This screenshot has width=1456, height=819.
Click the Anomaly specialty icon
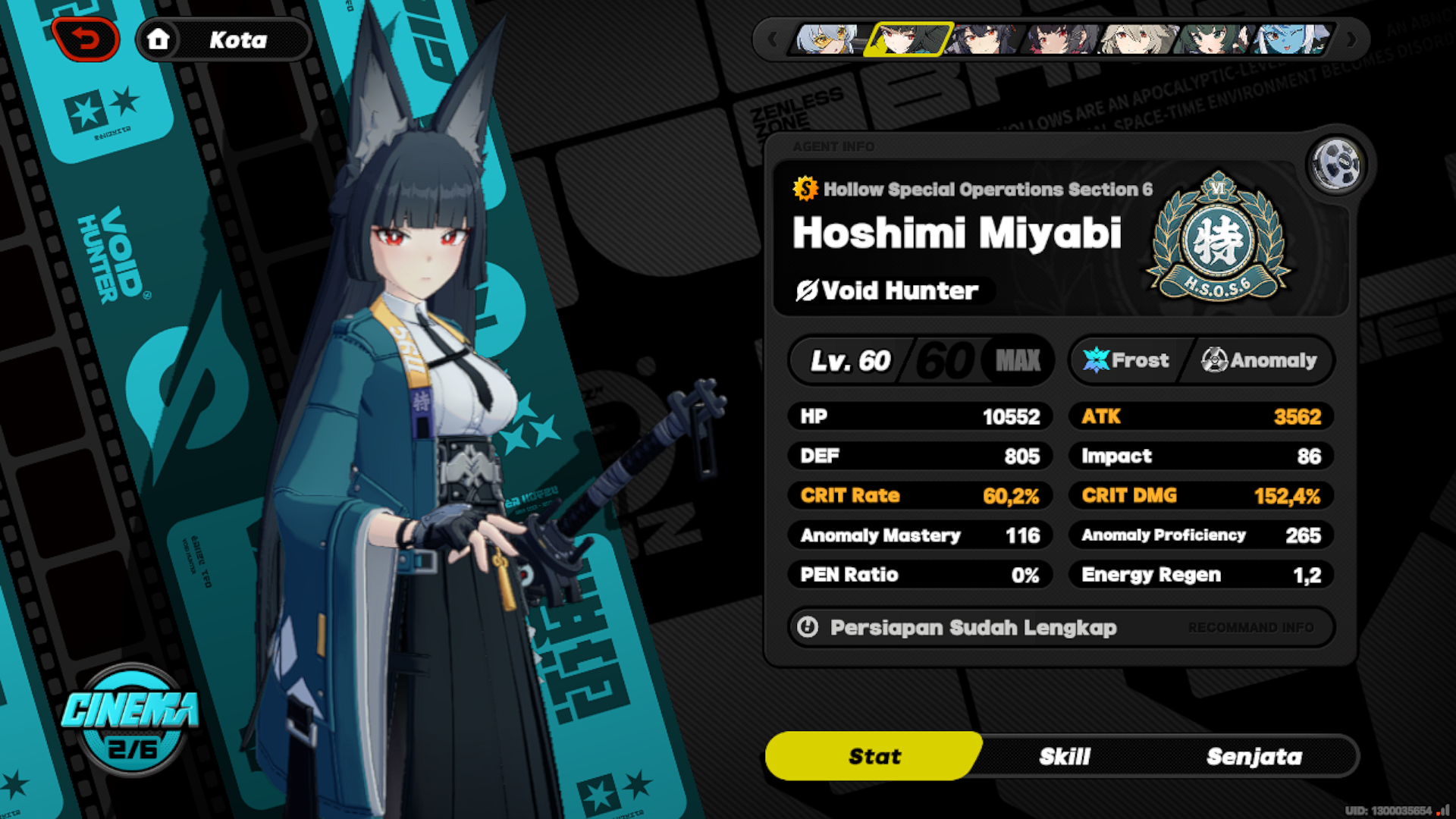click(1216, 360)
